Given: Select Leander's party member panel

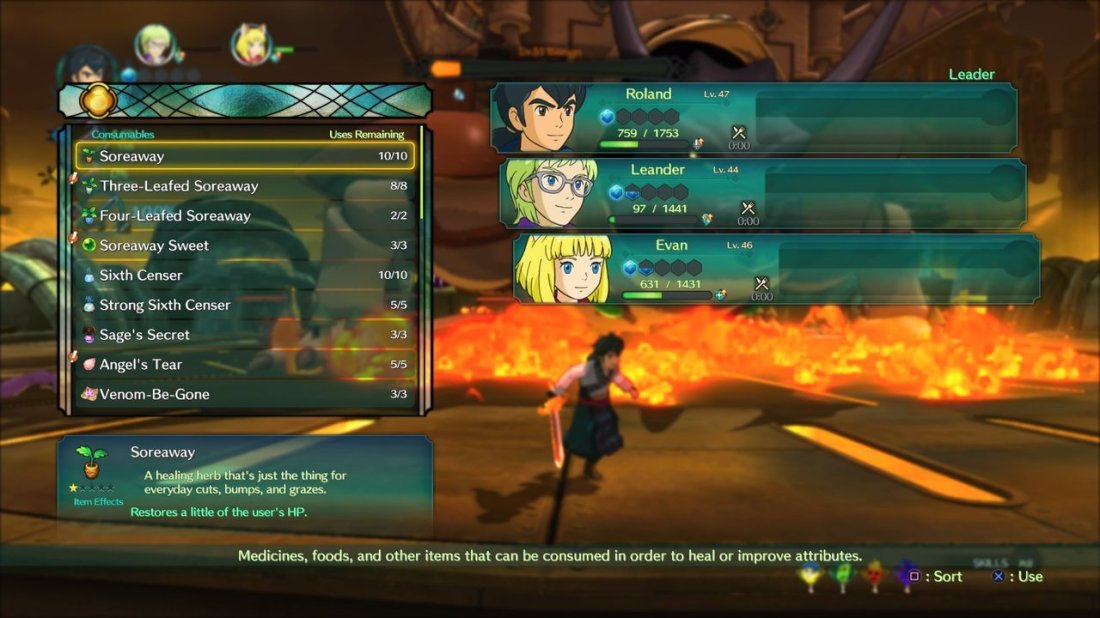Looking at the screenshot, I should (763, 193).
